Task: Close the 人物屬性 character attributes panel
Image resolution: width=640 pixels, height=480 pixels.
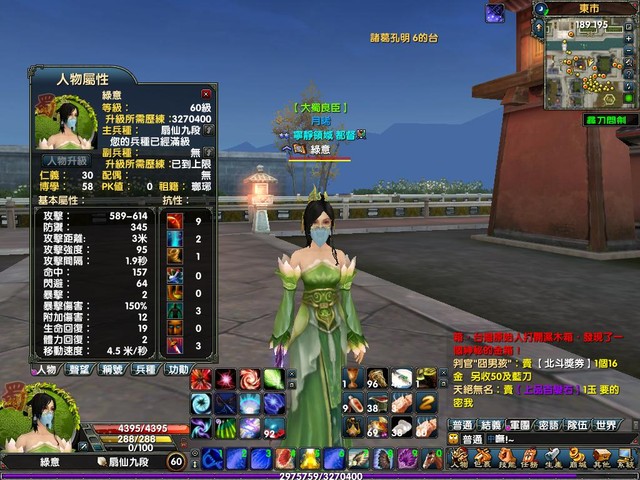Action: tap(207, 94)
